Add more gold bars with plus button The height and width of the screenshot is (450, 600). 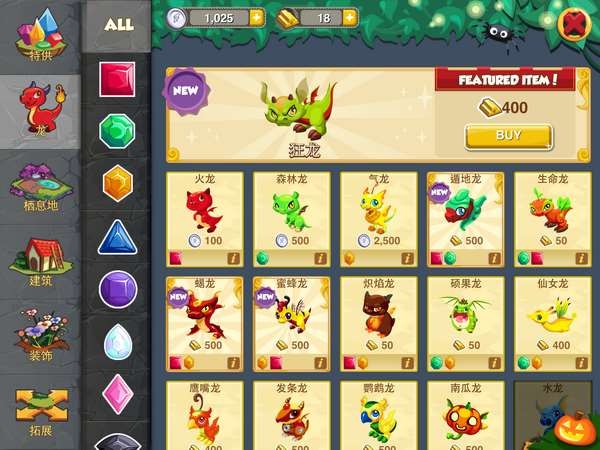tap(350, 17)
